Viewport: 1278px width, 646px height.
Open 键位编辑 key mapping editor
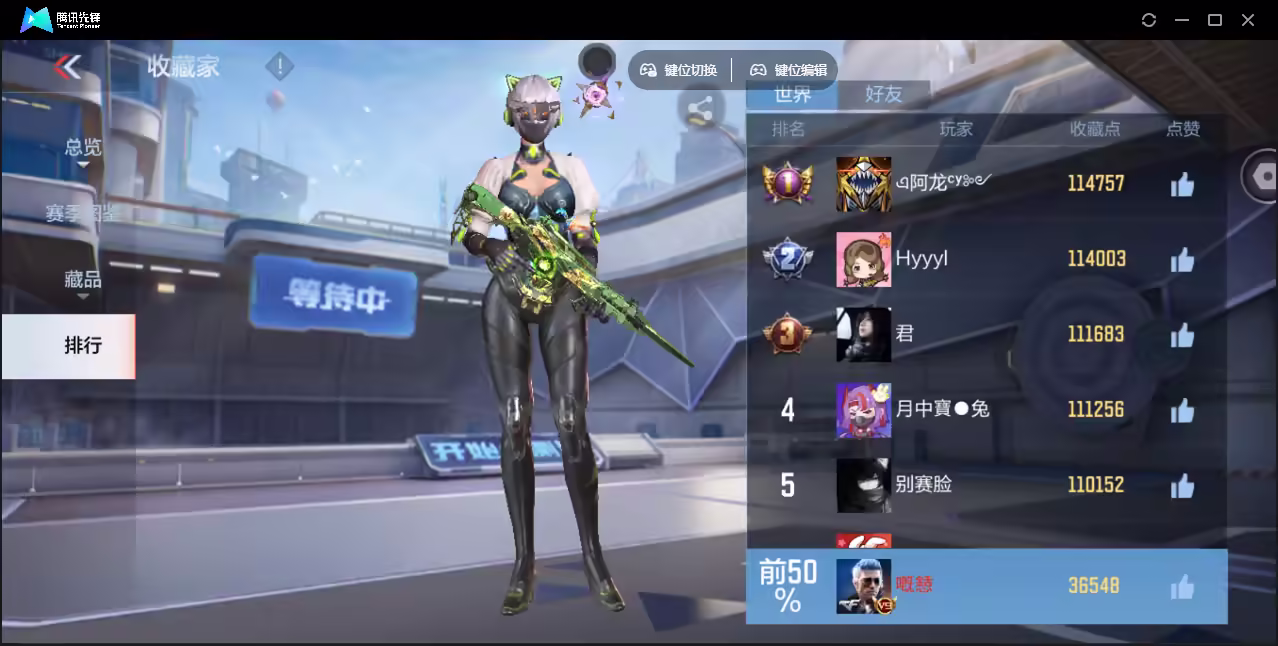pyautogui.click(x=790, y=70)
